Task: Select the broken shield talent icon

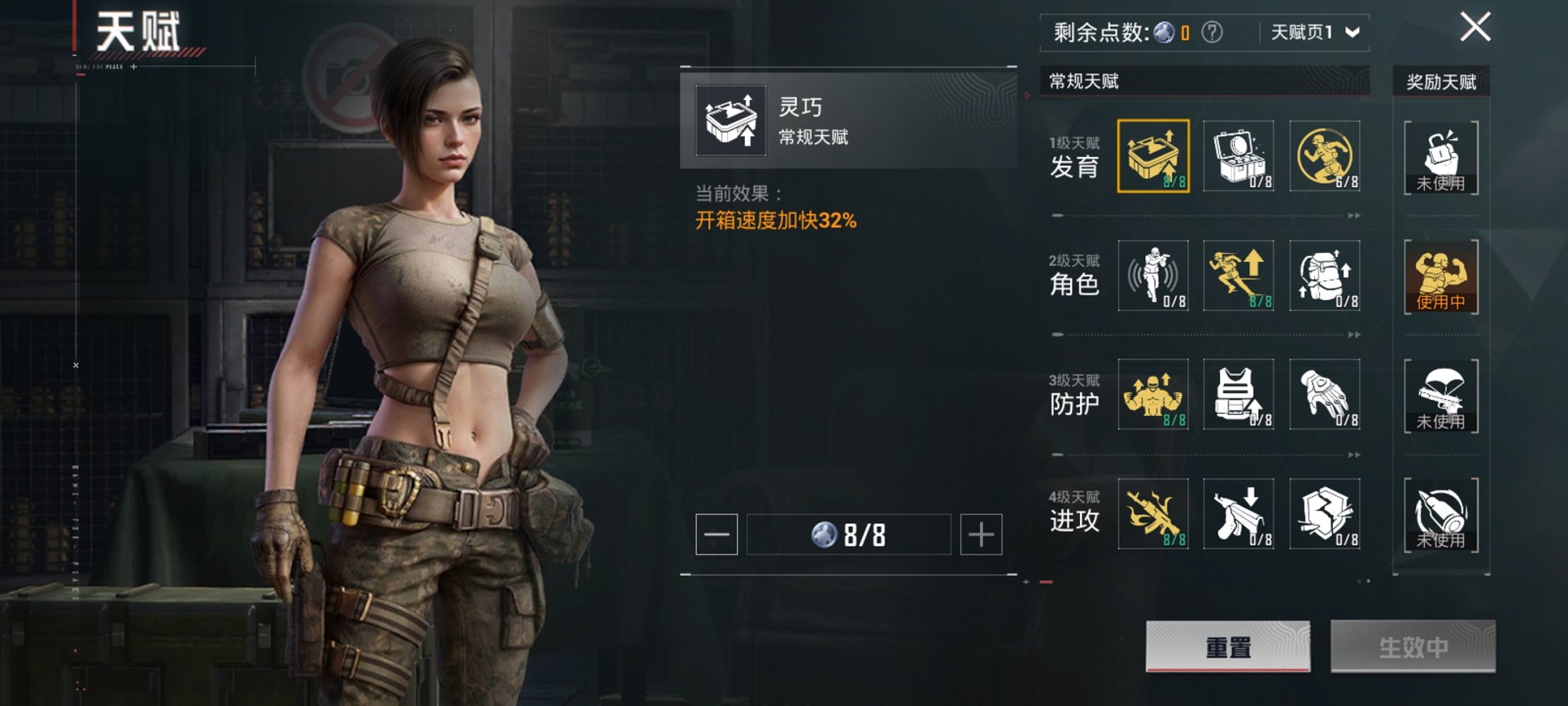Action: [x=1324, y=514]
